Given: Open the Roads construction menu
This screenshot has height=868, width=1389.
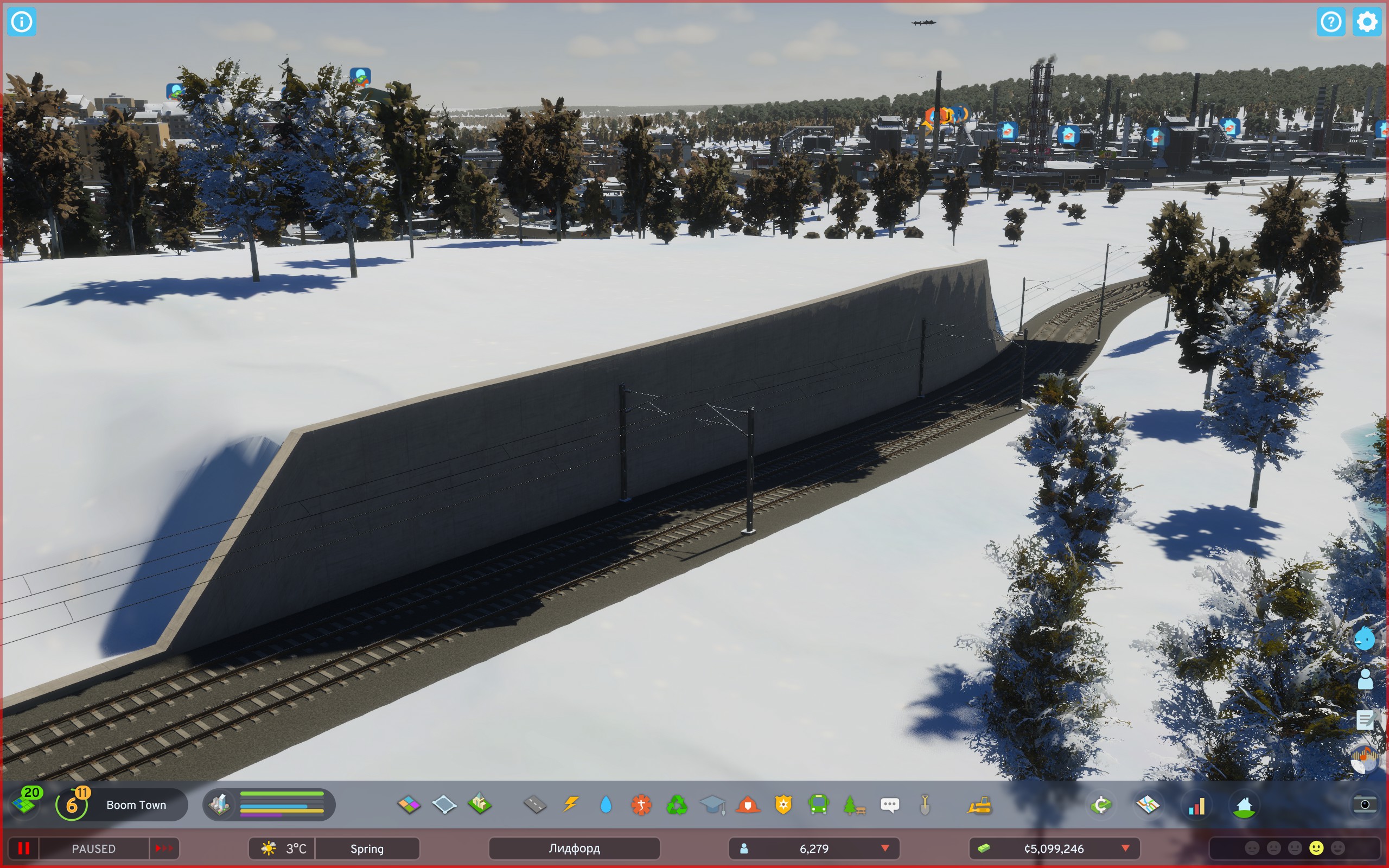Looking at the screenshot, I should (535, 805).
